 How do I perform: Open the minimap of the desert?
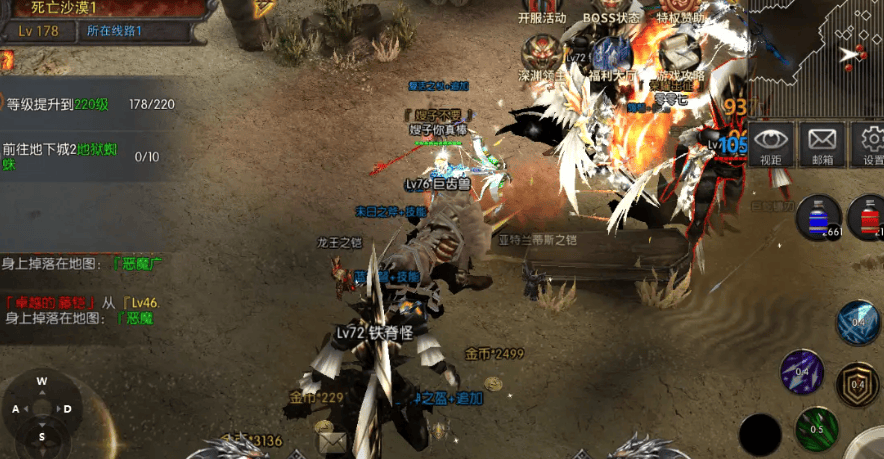click(x=816, y=57)
